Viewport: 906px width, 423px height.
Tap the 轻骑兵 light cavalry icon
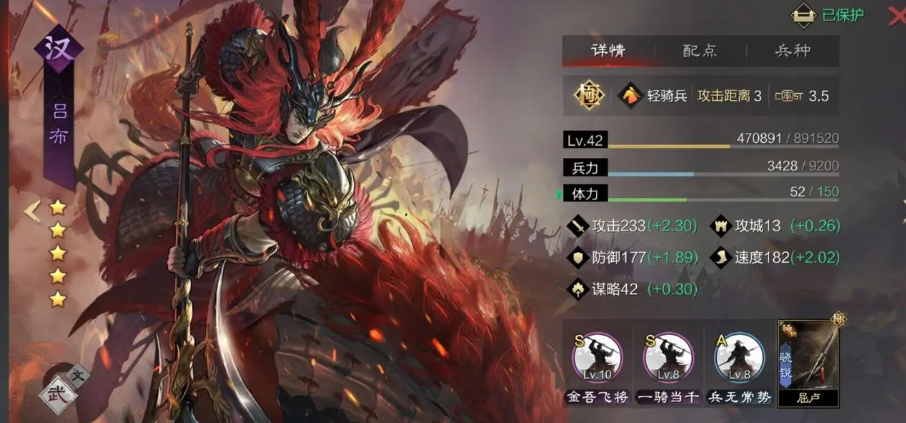click(x=633, y=96)
